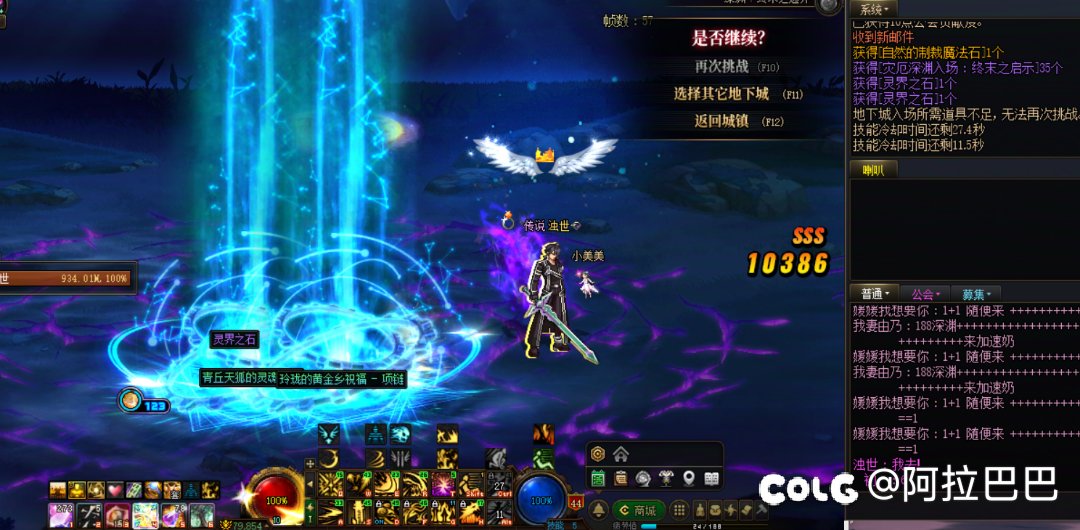Screen dimensions: 1080x530
Task: Switch to the 公会 guild chat tab
Action: coord(927,294)
